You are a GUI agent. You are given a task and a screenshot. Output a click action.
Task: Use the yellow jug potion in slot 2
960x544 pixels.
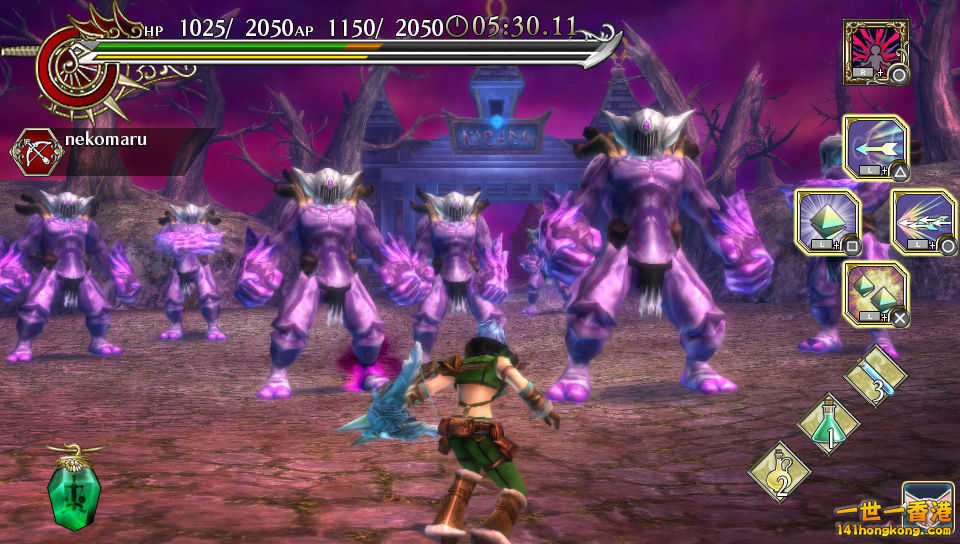pos(780,471)
